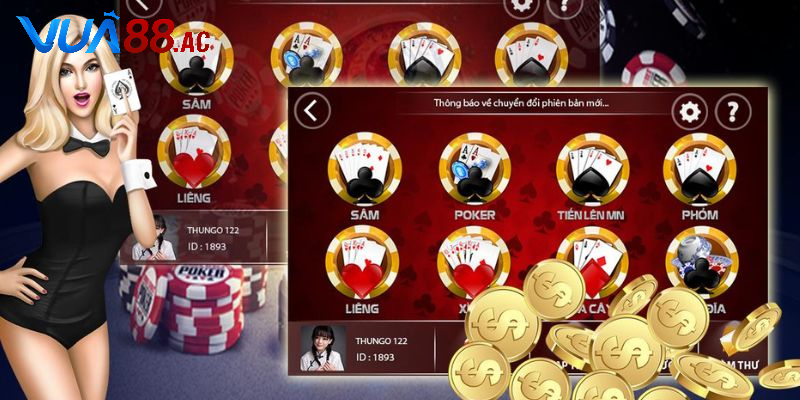Image resolution: width=800 pixels, height=400 pixels.
Task: Choose the Poker card game tile
Action: (473, 170)
